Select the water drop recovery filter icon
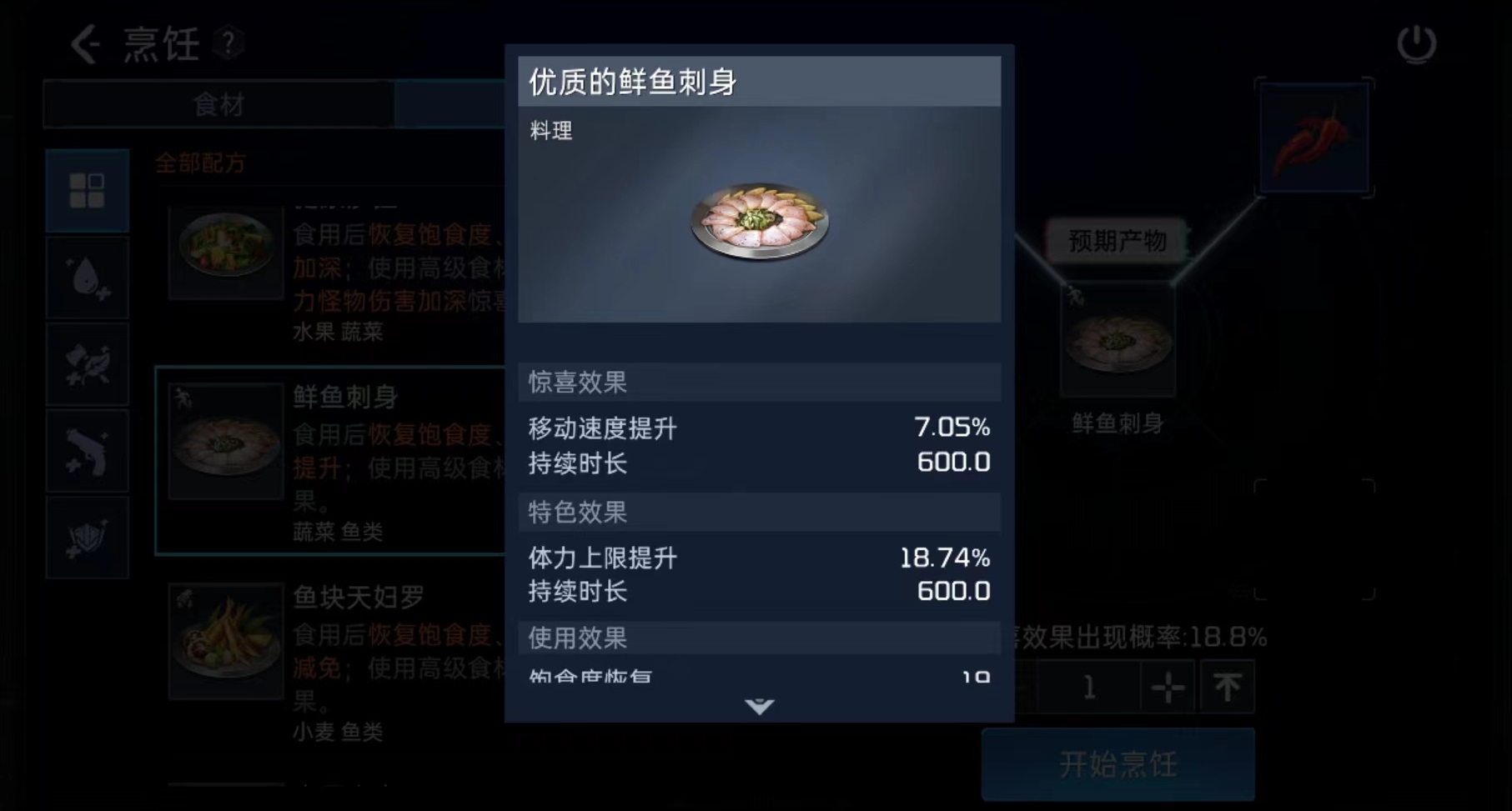Screen dimensions: 1512x811 [x=86, y=277]
